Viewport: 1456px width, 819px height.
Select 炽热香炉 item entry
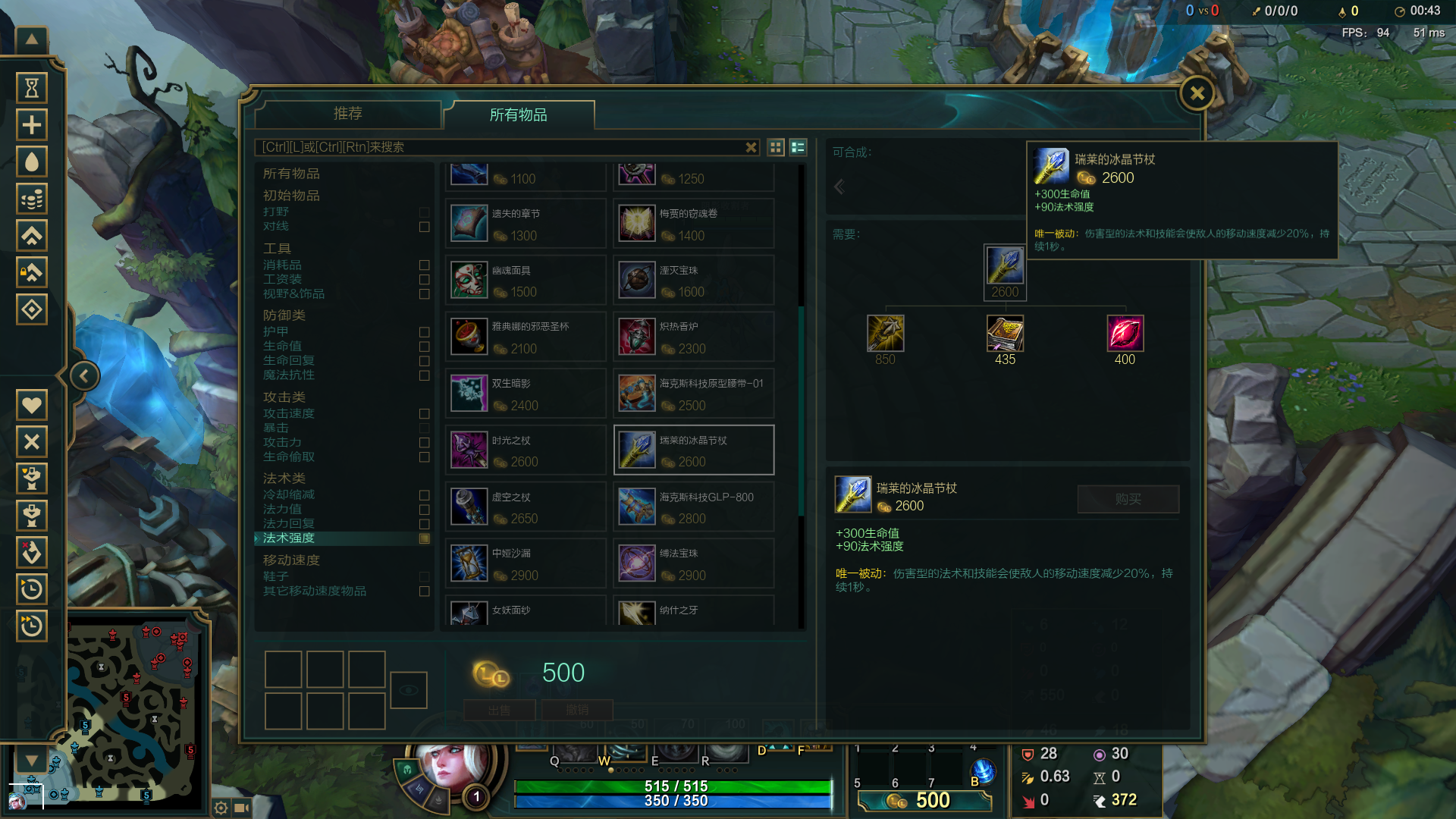693,337
